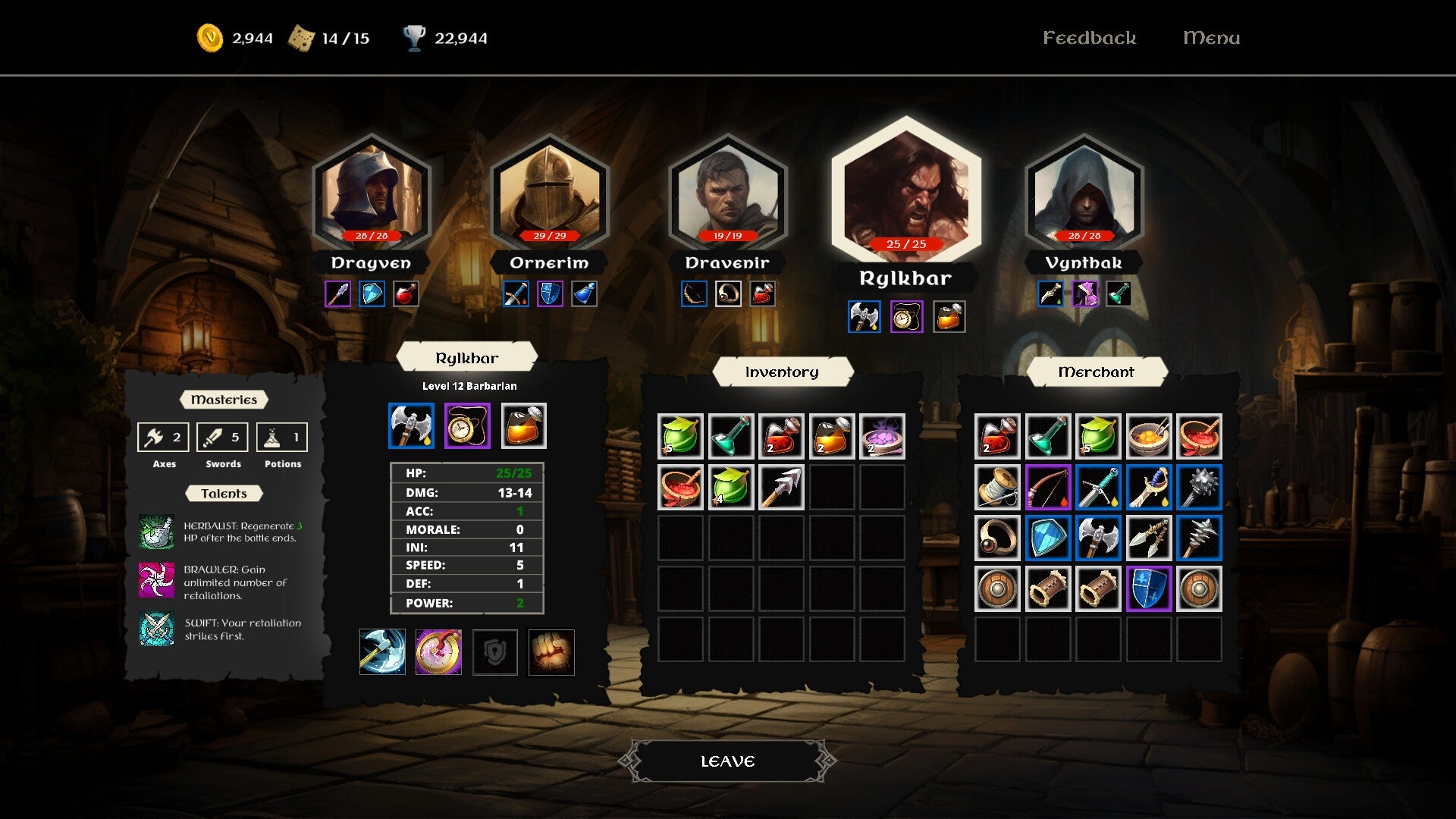View the Herbalist talent icon
This screenshot has height=819, width=1456.
(x=157, y=531)
